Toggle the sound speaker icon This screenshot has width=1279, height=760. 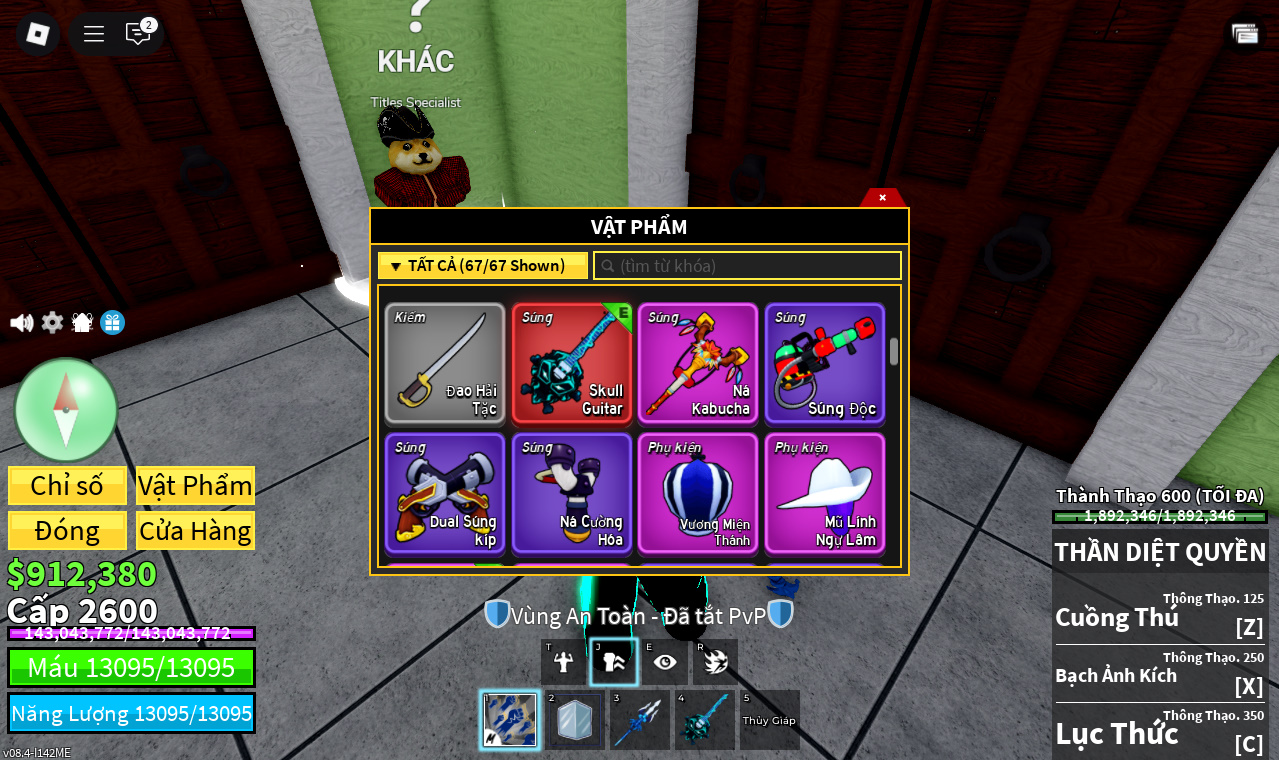pyautogui.click(x=21, y=323)
